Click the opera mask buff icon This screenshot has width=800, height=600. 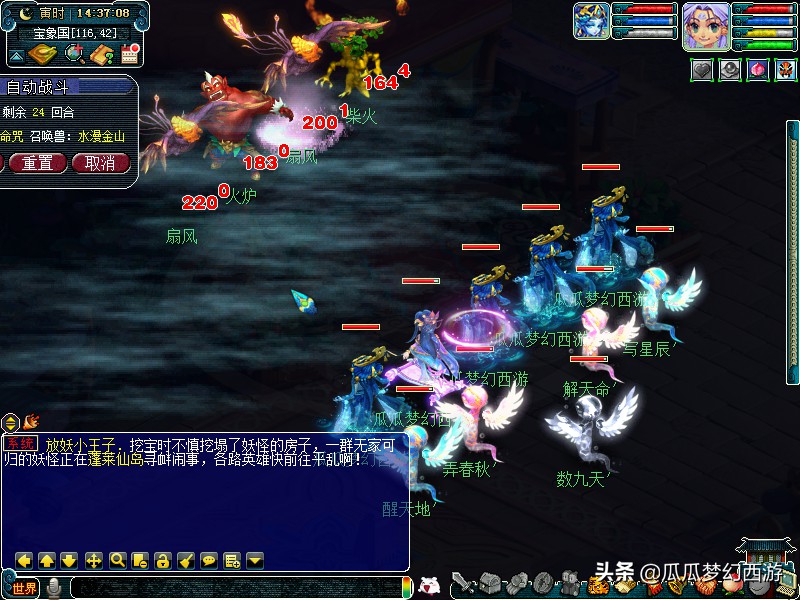tap(785, 71)
